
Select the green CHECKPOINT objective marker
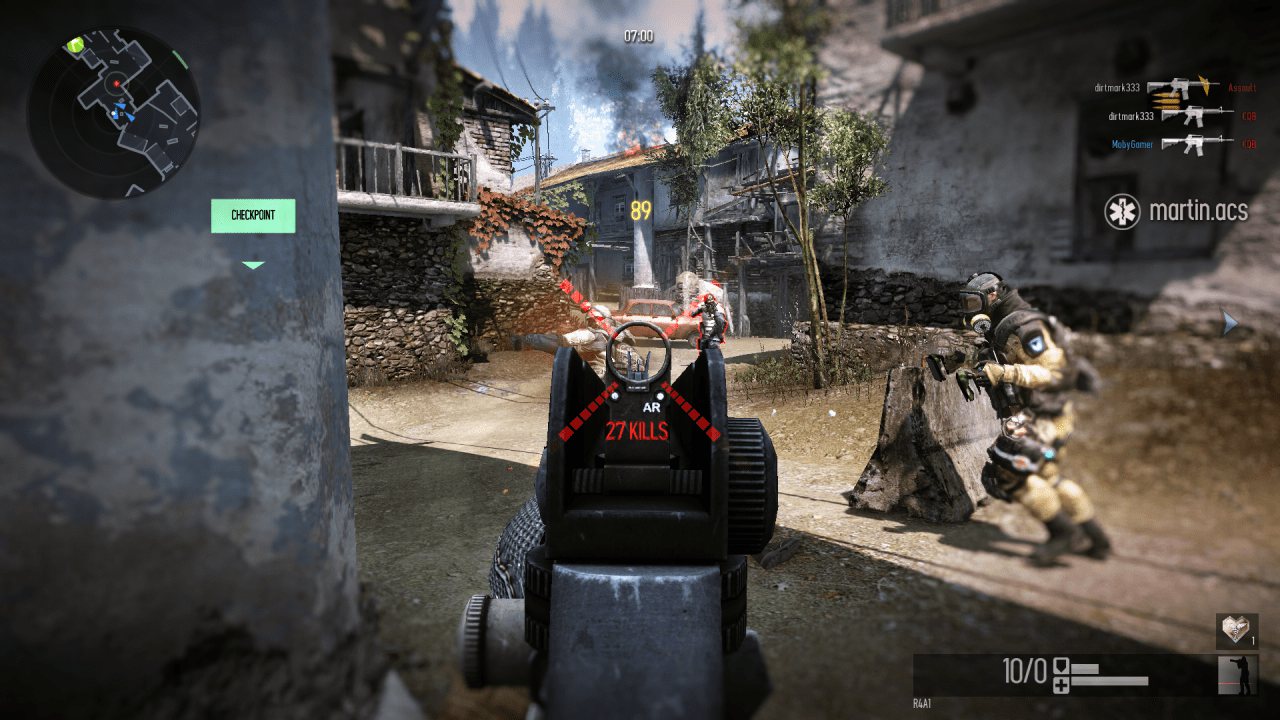coord(253,216)
